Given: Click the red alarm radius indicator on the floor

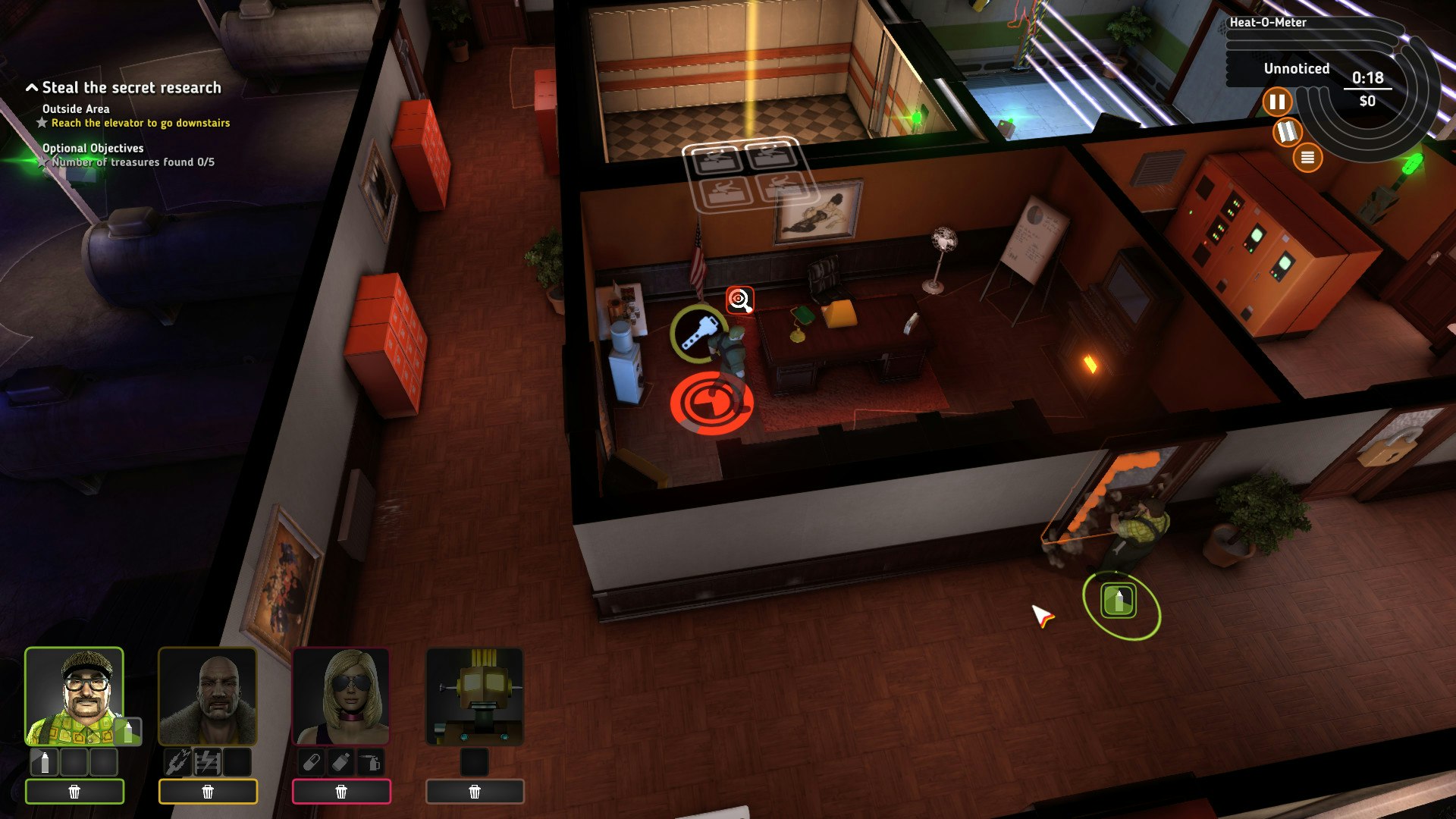Looking at the screenshot, I should pos(711,404).
